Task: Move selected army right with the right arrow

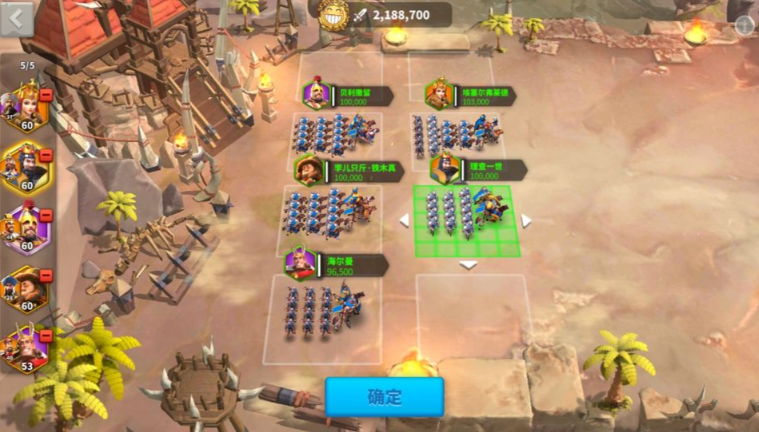Action: (x=526, y=221)
